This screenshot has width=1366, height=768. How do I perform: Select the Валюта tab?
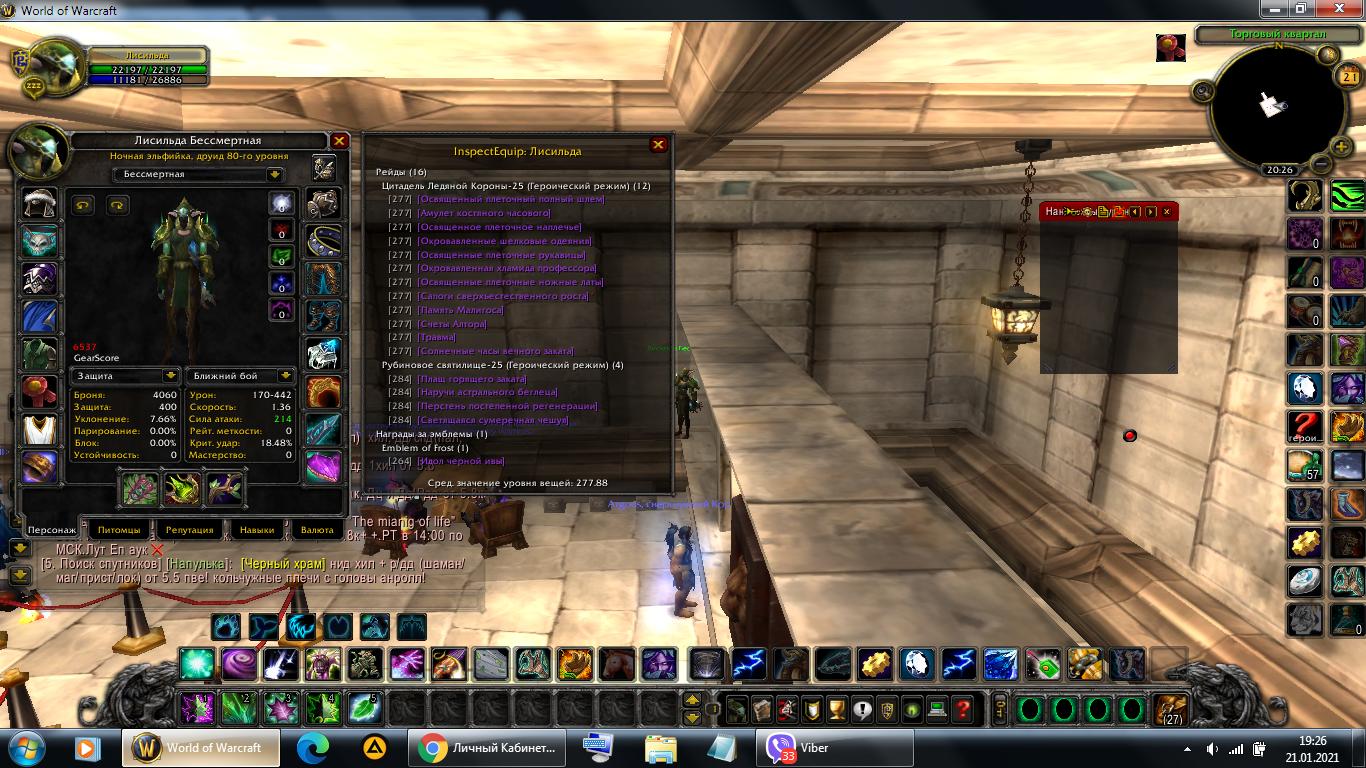click(317, 530)
